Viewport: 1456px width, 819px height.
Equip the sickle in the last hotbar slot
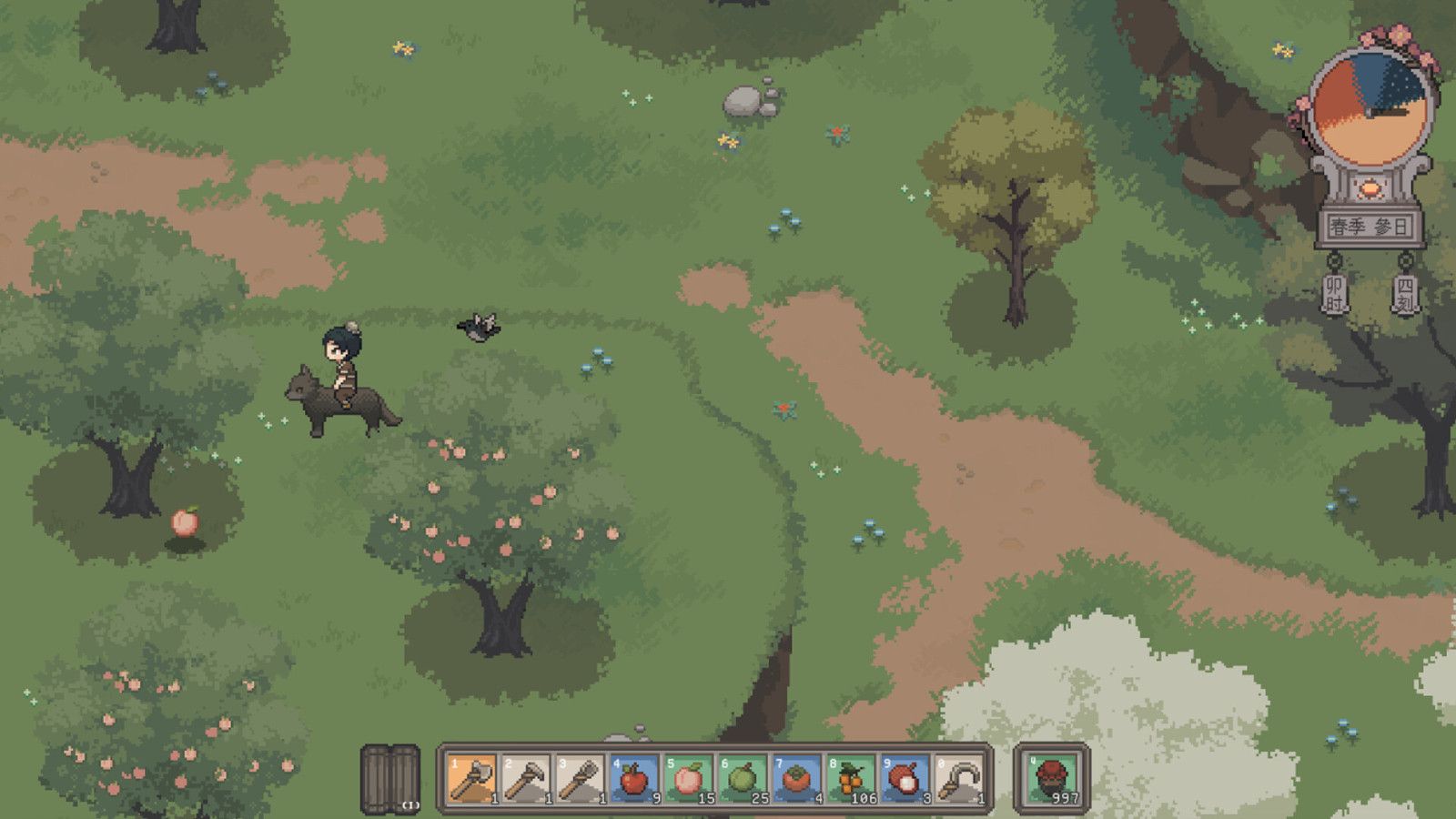coord(959,779)
